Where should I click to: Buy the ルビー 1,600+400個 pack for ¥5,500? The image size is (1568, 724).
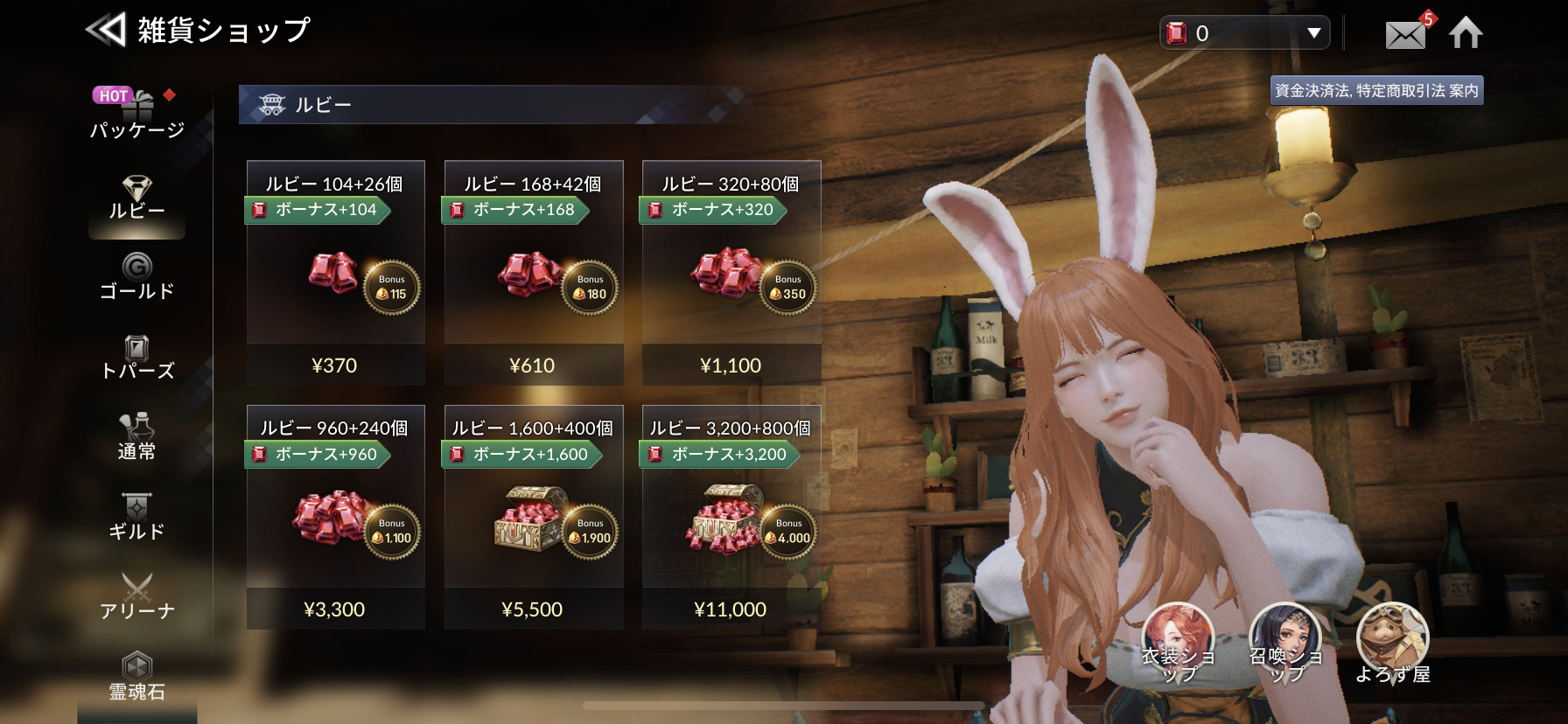[533, 517]
